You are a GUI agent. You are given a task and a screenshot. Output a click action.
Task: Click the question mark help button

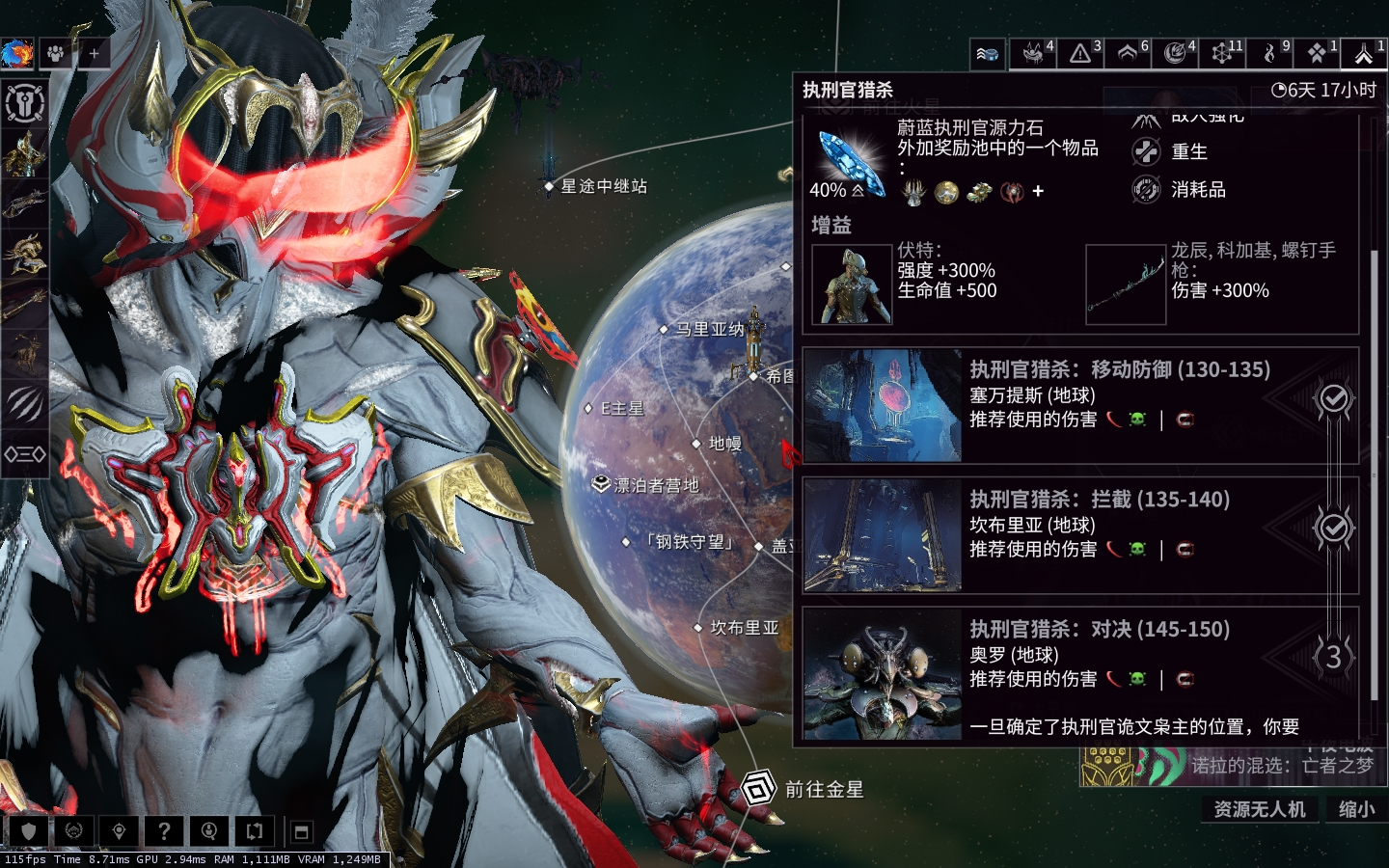tap(164, 830)
